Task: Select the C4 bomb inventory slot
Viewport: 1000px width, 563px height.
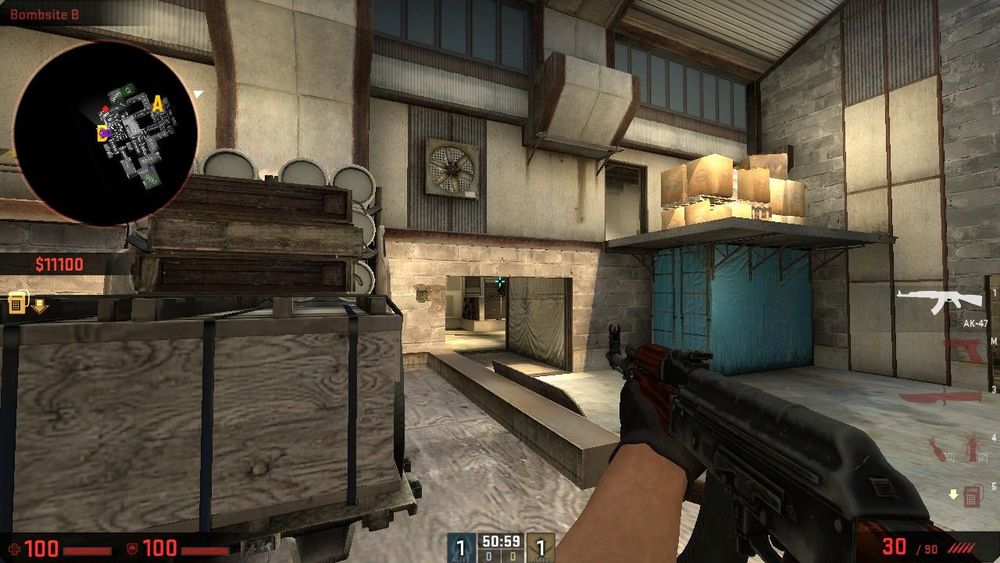Action: [x=971, y=495]
